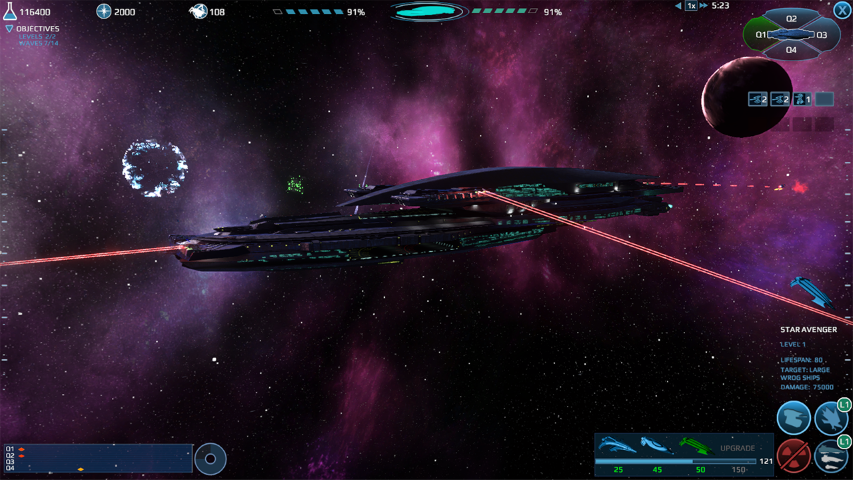Activate the L1 eagle ability

click(x=831, y=418)
